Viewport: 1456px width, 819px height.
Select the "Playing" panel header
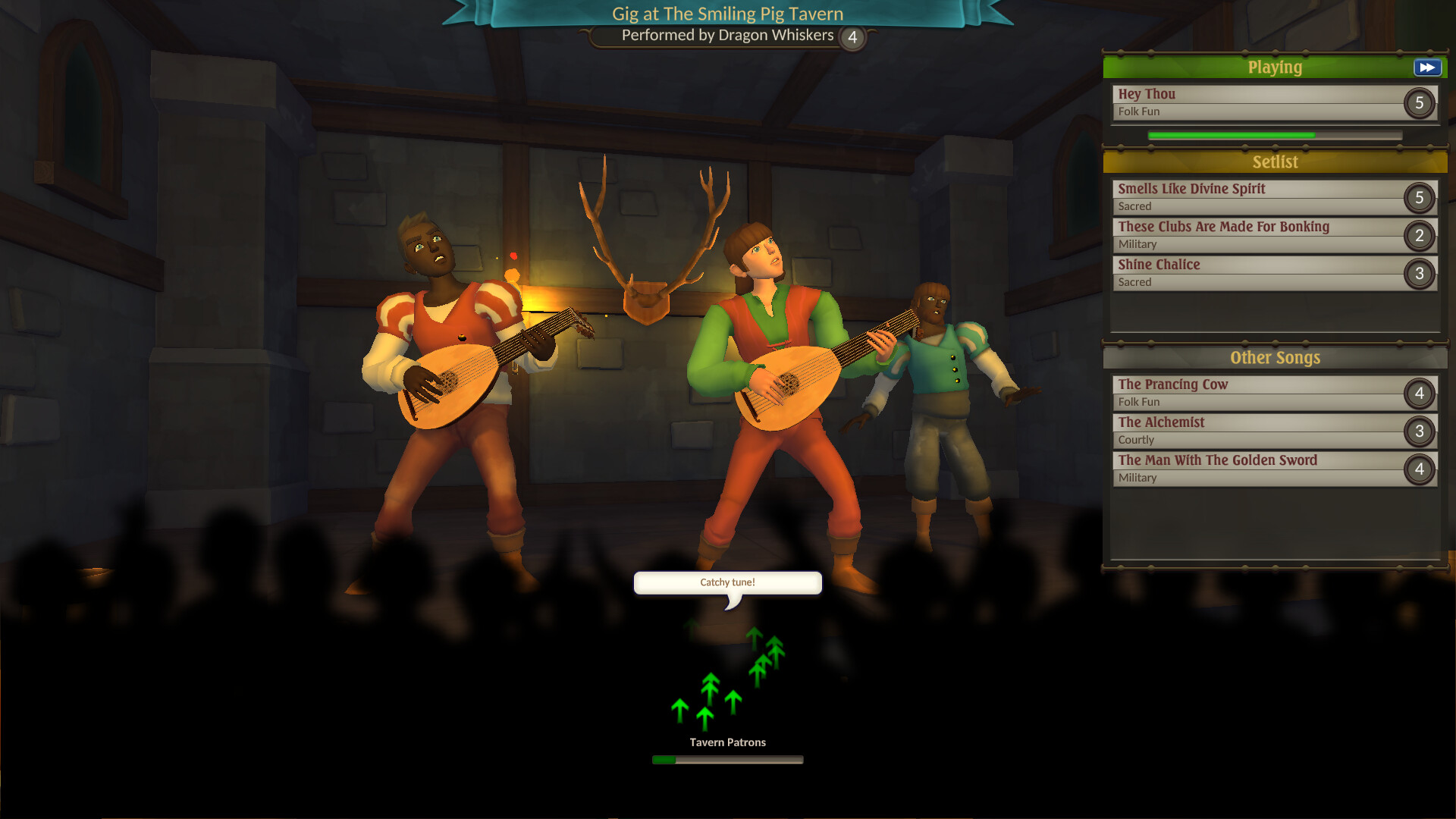(1274, 67)
